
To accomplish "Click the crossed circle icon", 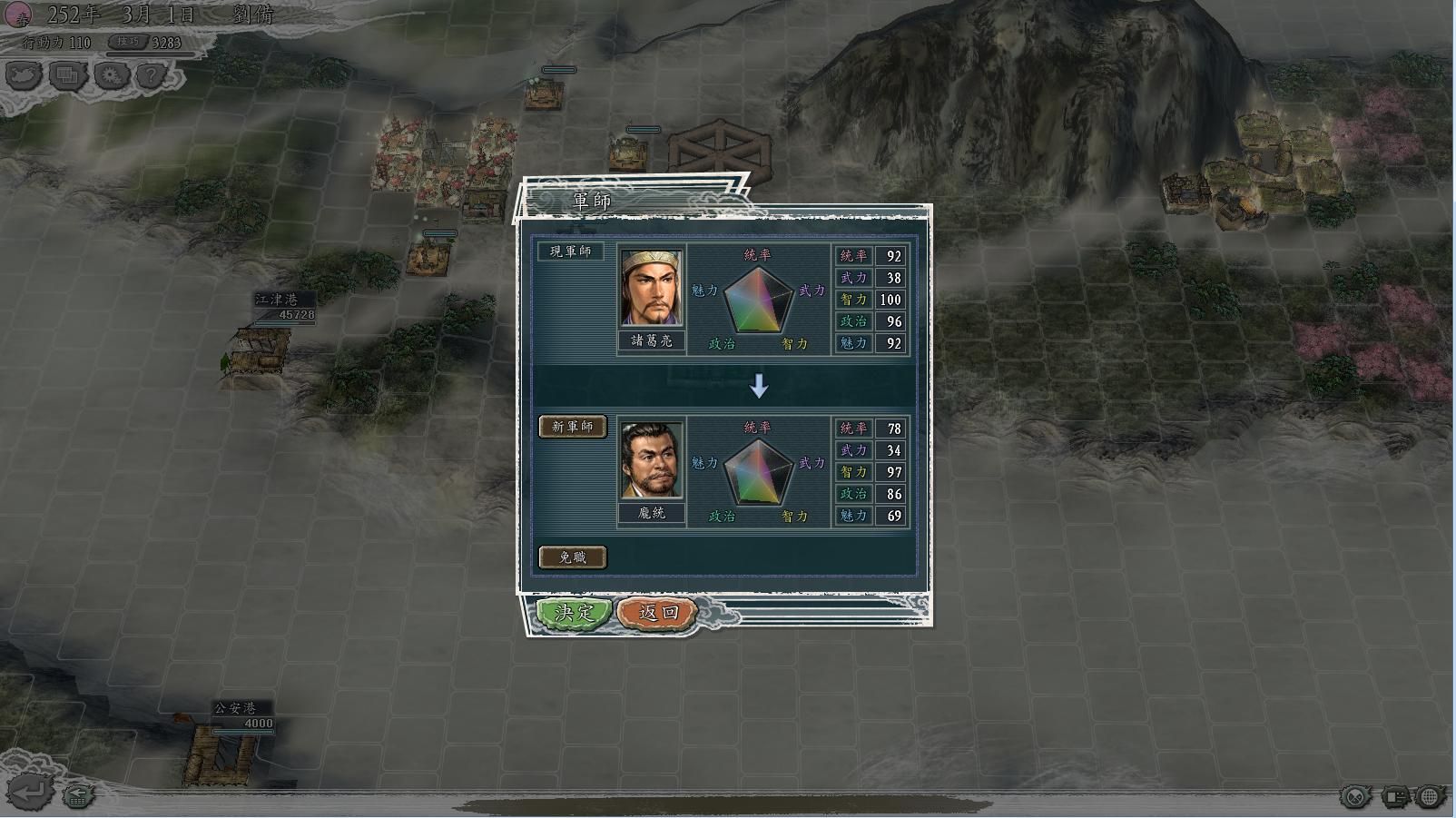I will tap(1355, 797).
